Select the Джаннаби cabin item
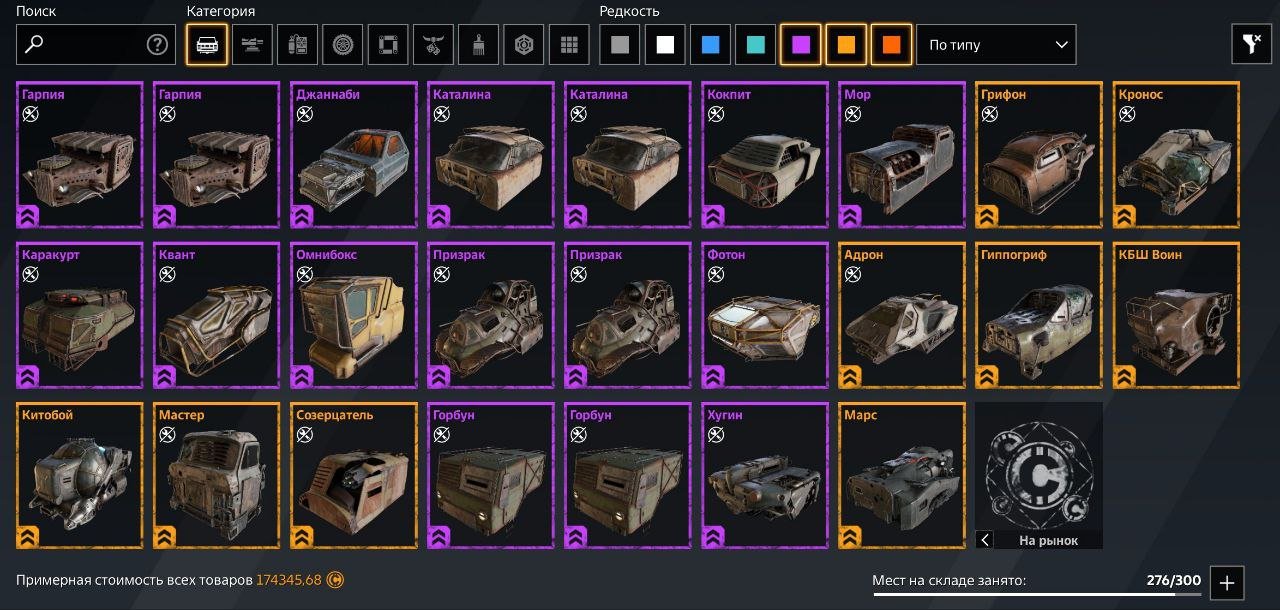 (353, 155)
